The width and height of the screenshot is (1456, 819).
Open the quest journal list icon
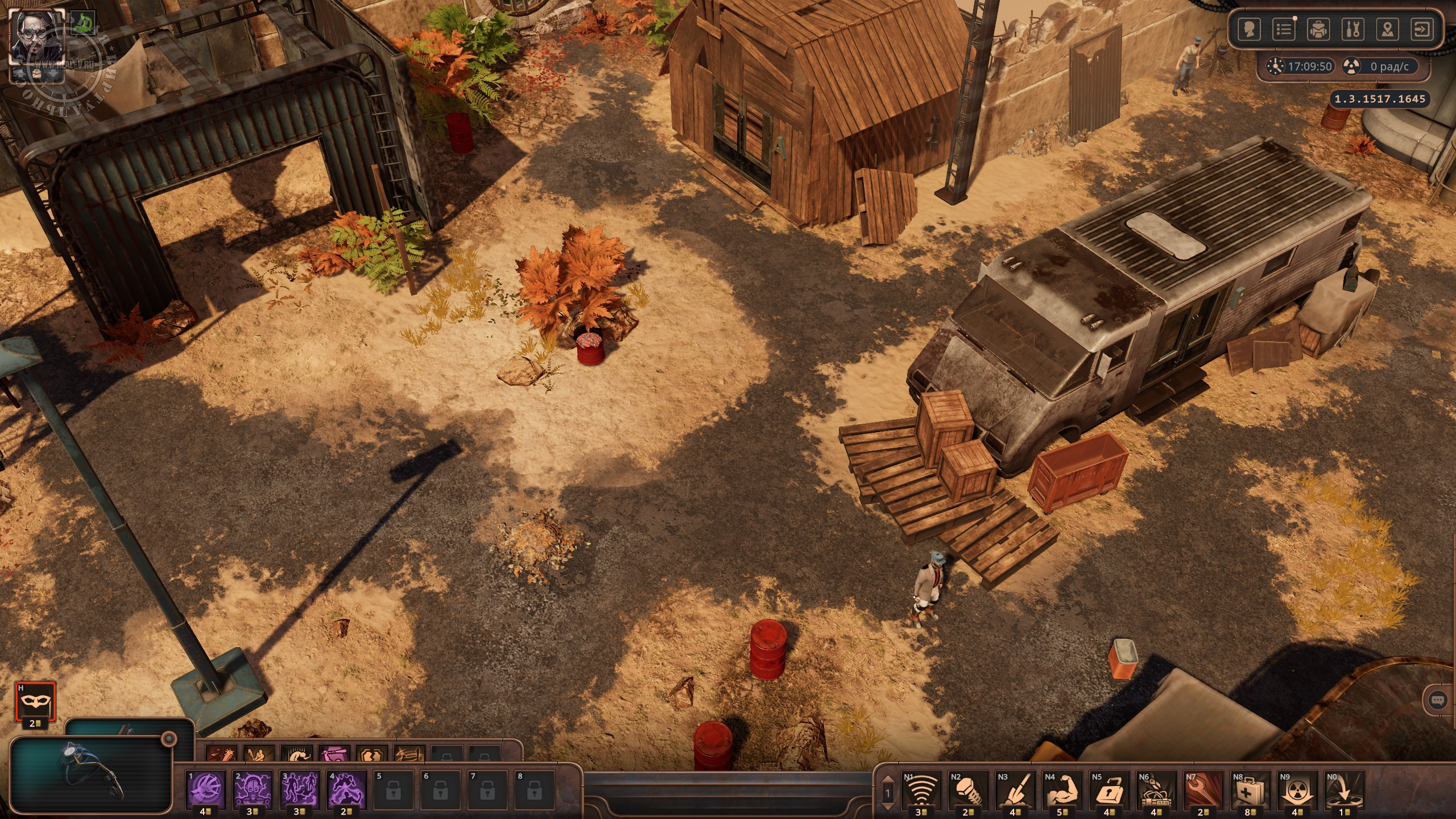1284,29
